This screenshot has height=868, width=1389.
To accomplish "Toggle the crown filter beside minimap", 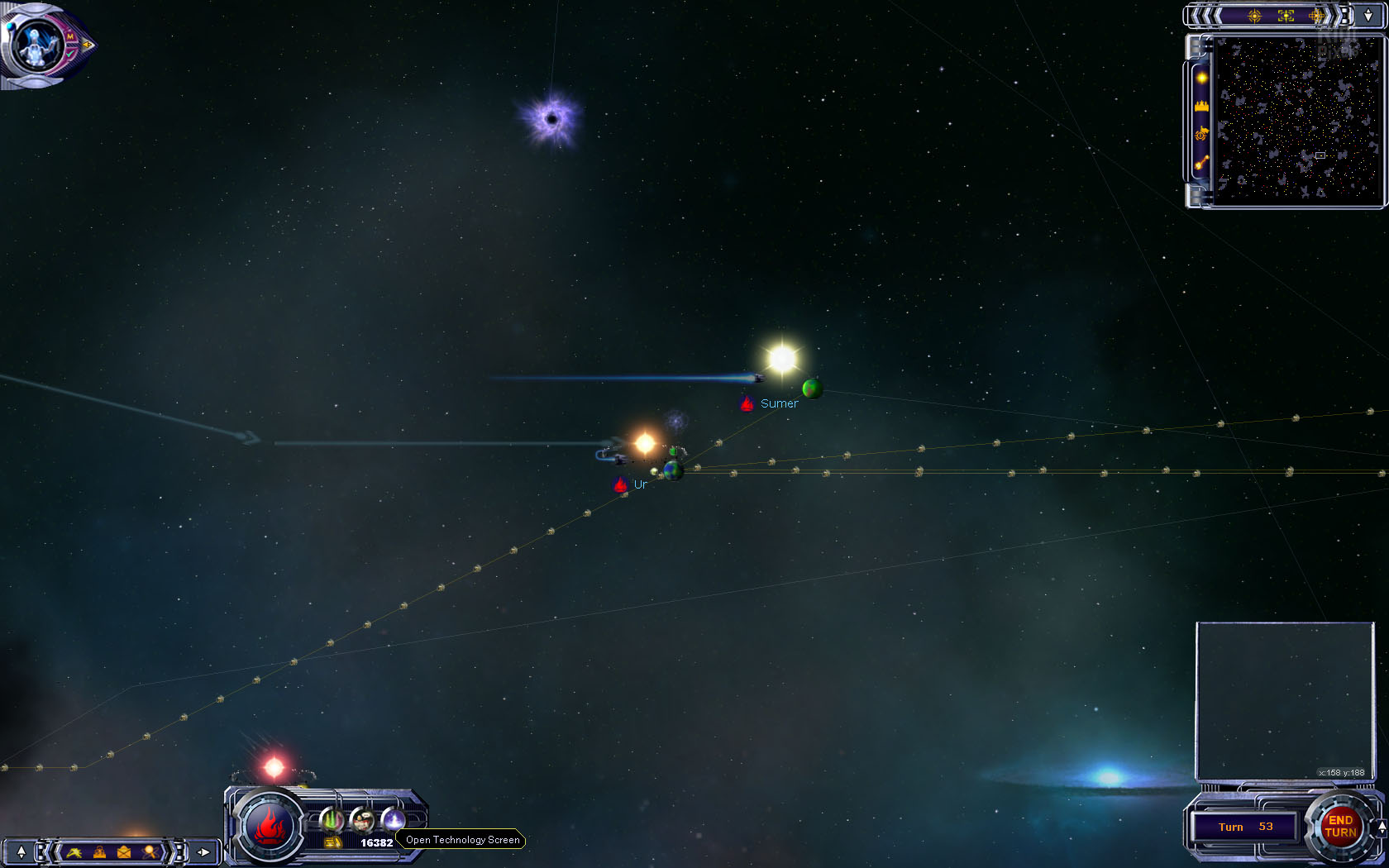I will click(1201, 106).
